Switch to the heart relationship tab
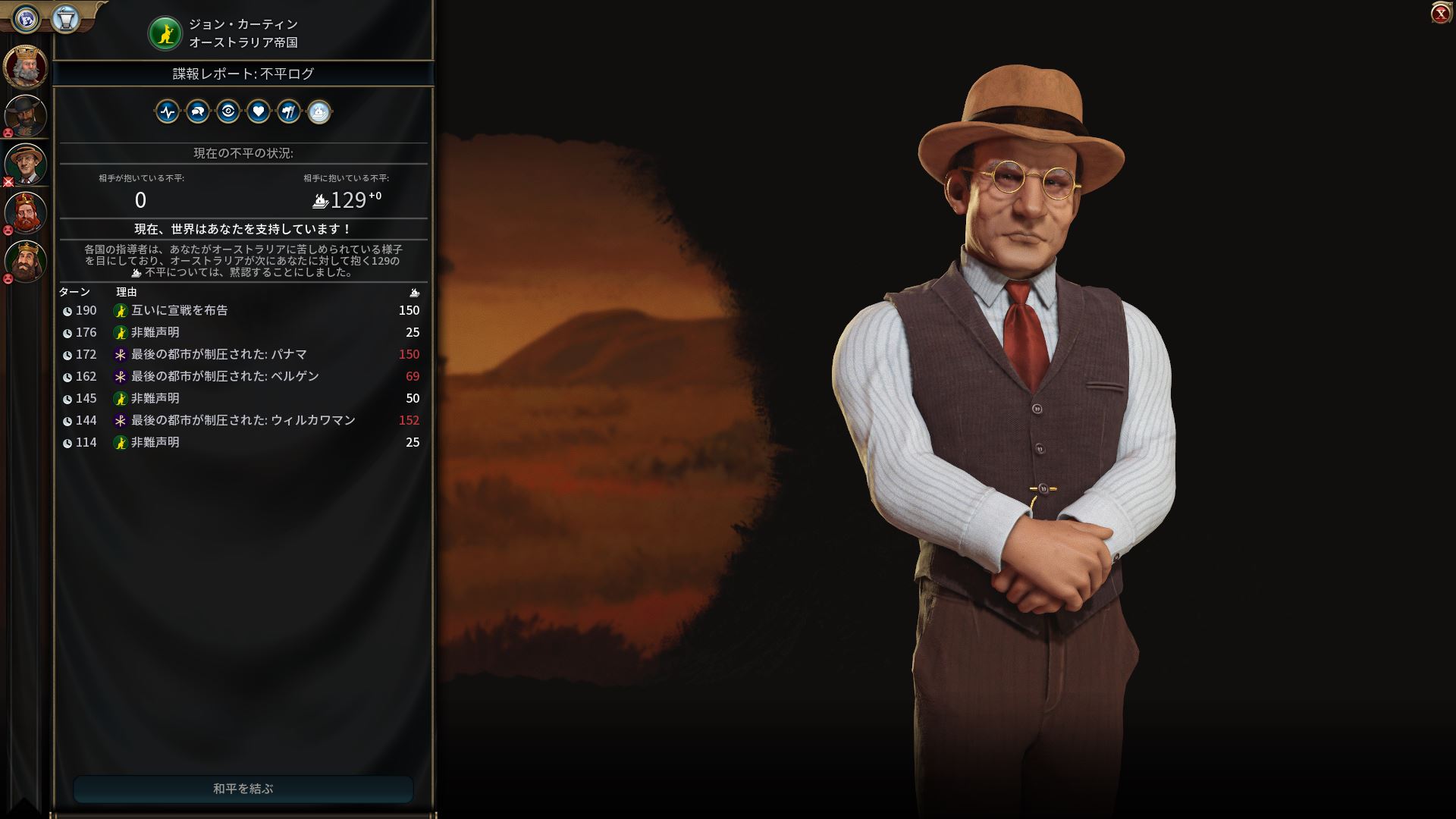This screenshot has width=1456, height=819. [259, 112]
